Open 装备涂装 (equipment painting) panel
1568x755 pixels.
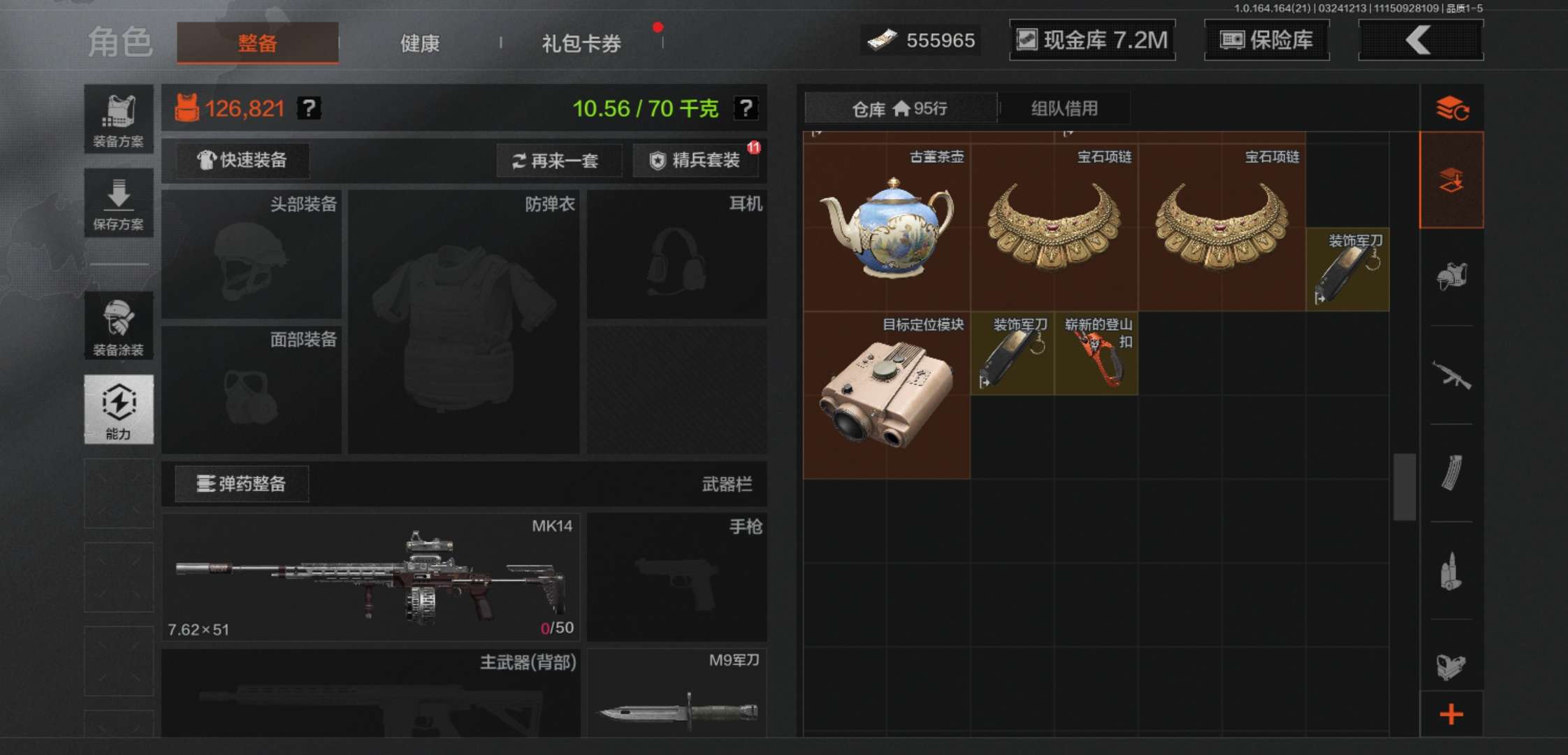click(x=119, y=325)
